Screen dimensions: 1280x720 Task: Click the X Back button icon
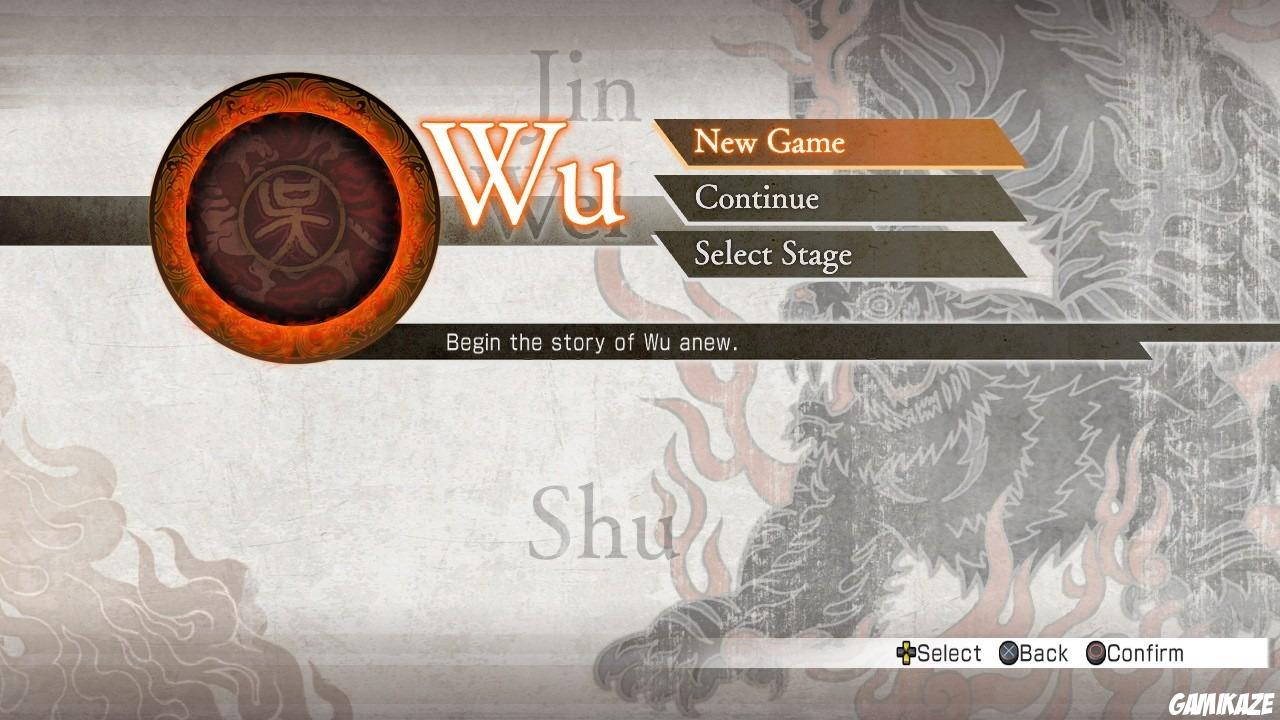[x=1010, y=653]
